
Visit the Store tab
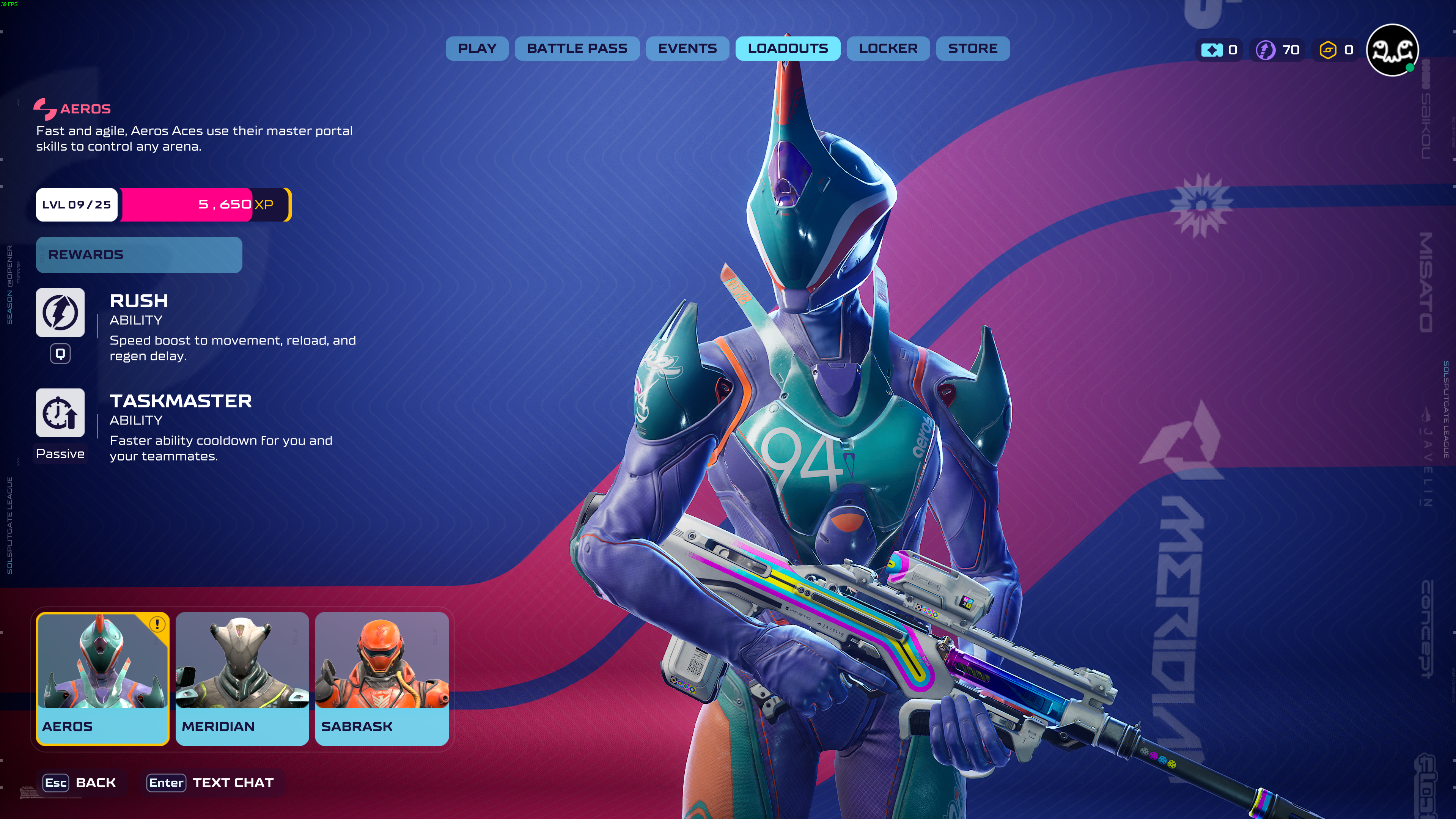(972, 49)
